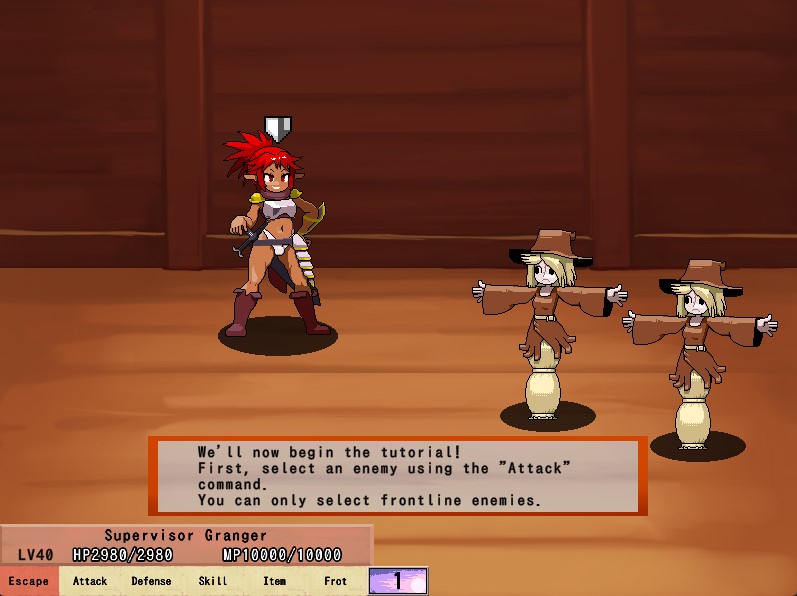Open the Item menu
Screen dimensions: 797x596
pyautogui.click(x=274, y=581)
